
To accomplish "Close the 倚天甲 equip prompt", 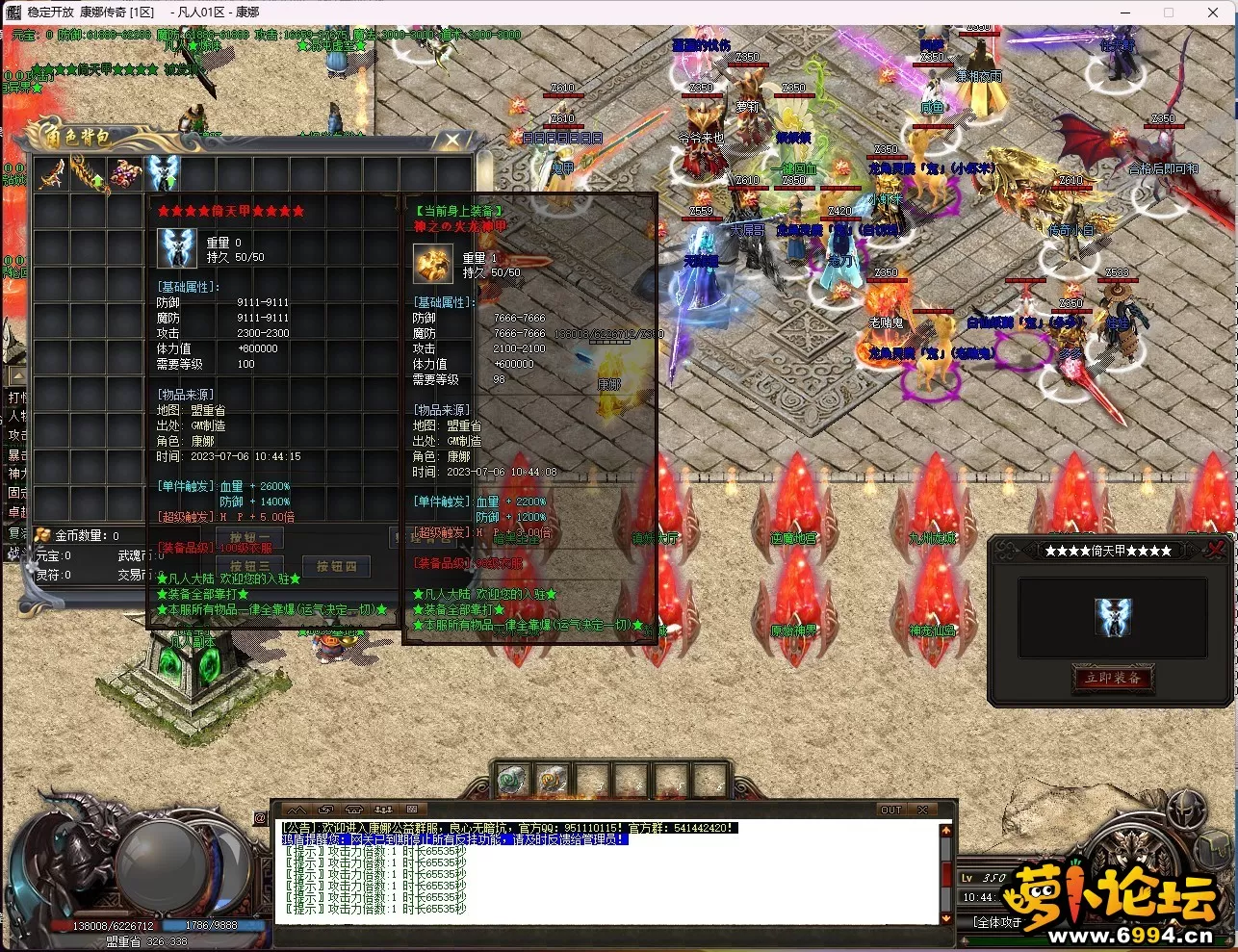I will coord(1216,550).
